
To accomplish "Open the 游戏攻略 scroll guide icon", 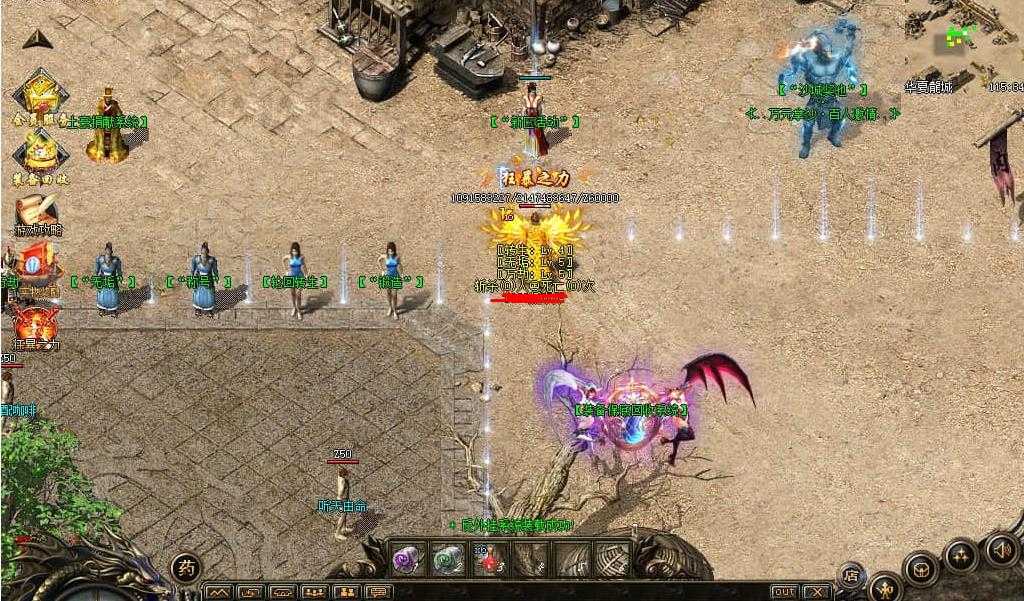I will pyautogui.click(x=37, y=213).
